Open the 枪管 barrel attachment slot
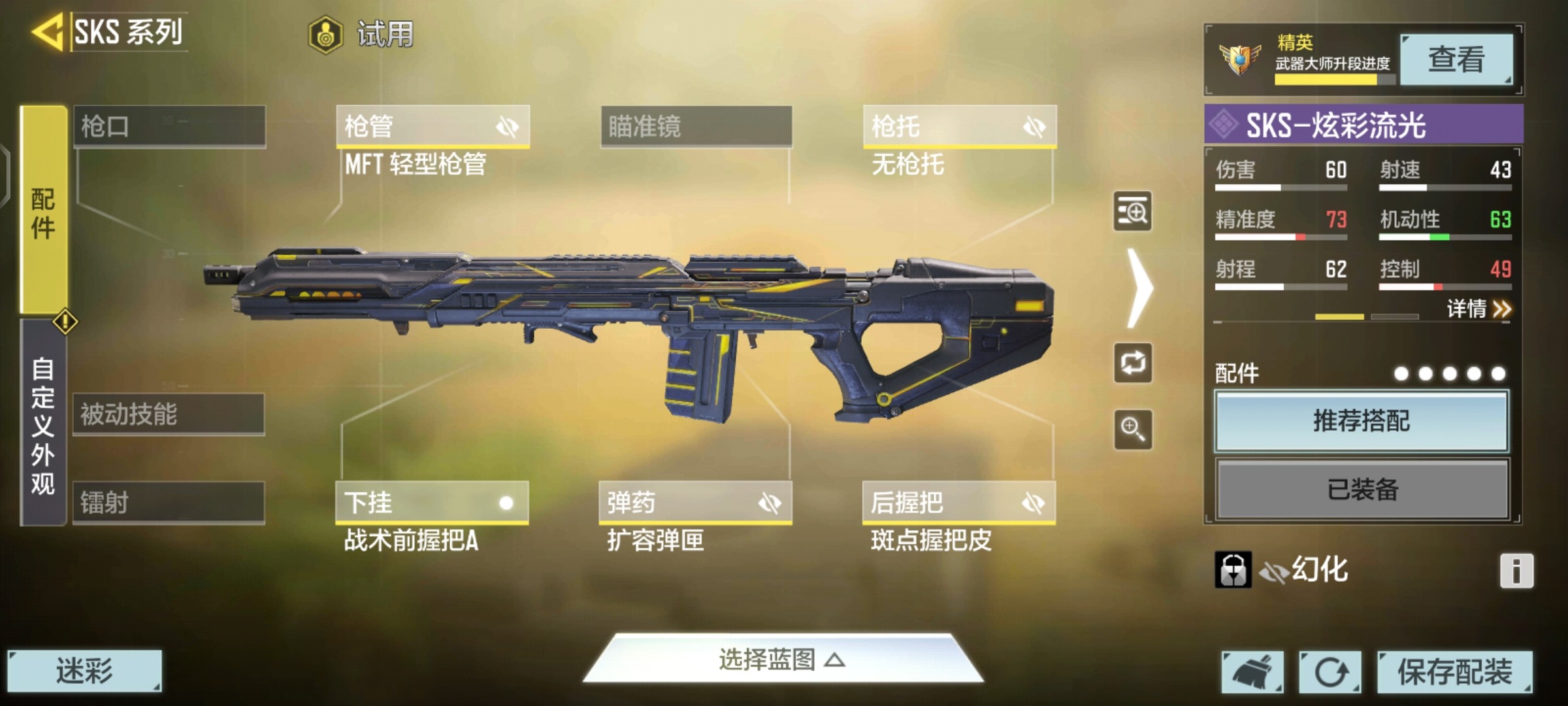 click(433, 126)
